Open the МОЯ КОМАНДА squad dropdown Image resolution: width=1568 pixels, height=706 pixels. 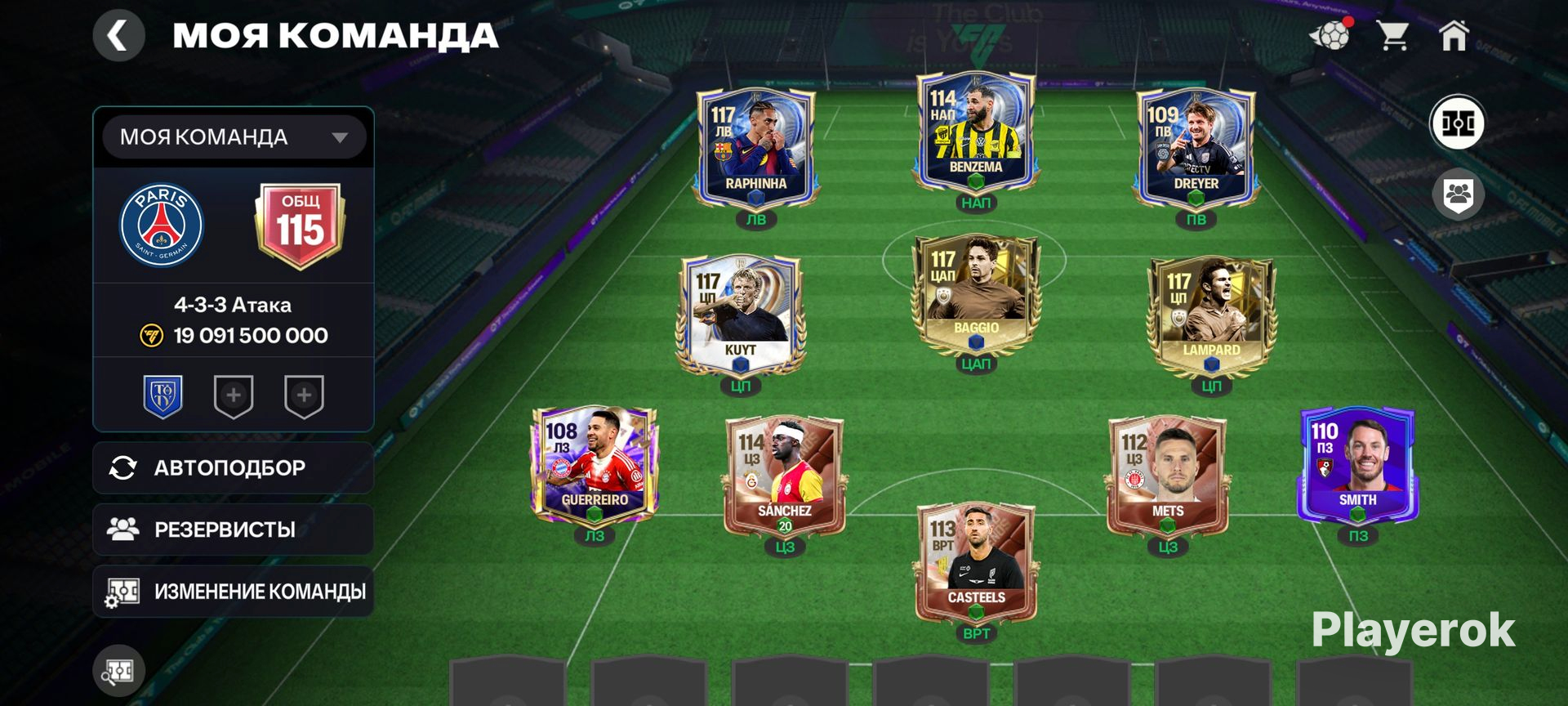(x=234, y=137)
